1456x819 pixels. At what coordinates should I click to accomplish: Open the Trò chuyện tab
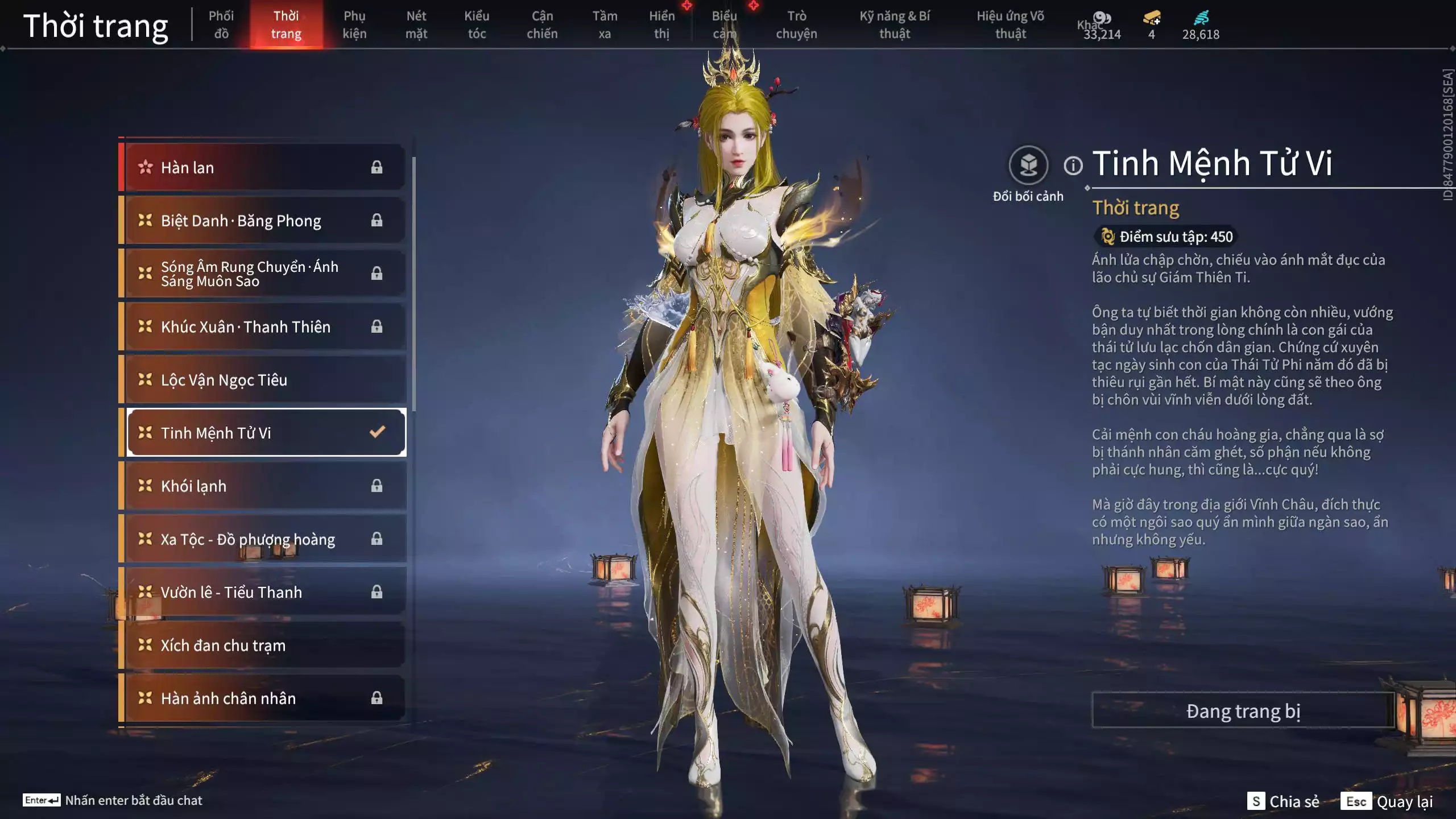point(796,25)
